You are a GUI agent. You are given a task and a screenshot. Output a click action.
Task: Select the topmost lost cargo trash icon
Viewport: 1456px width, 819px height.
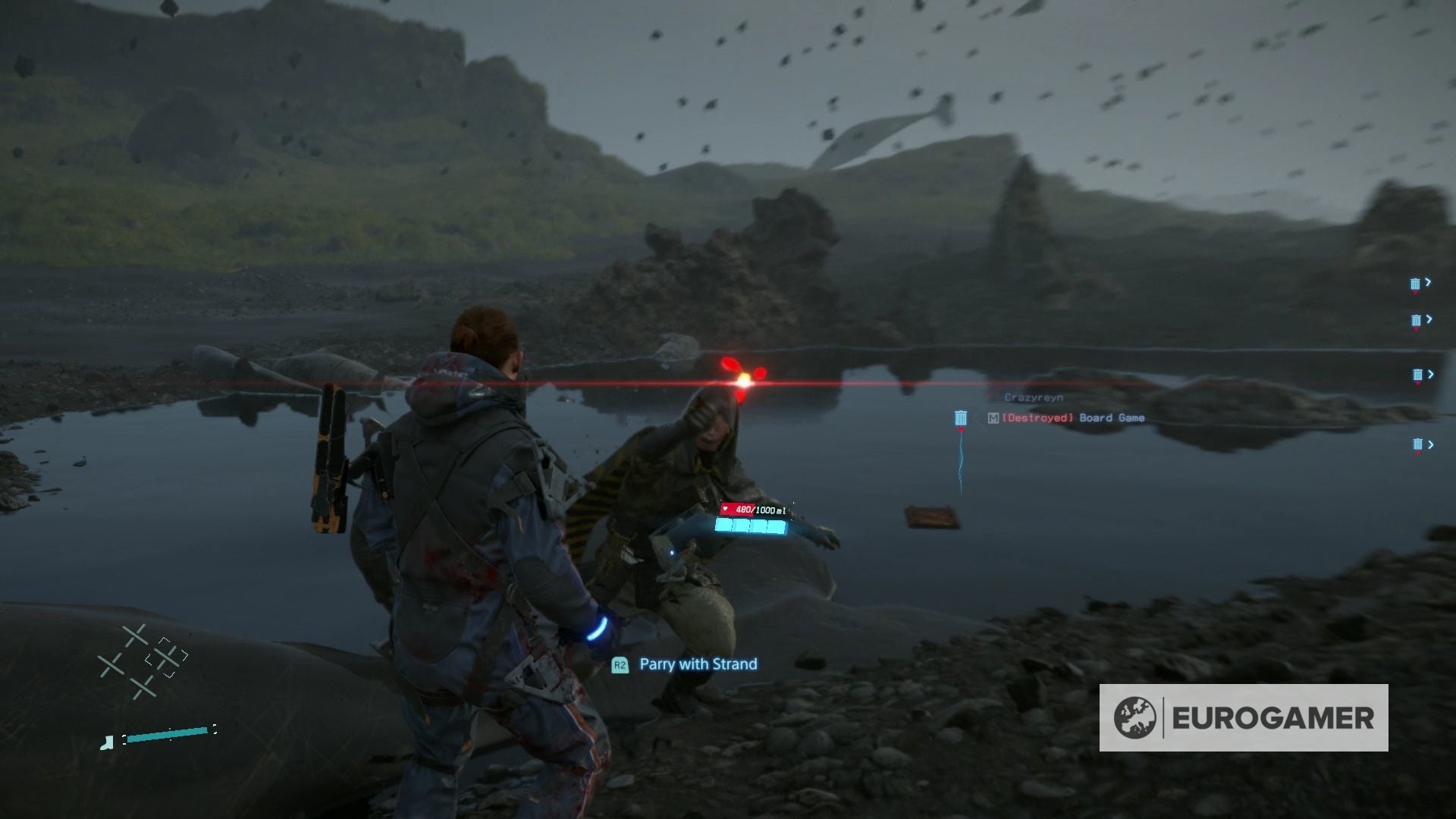coord(1415,284)
